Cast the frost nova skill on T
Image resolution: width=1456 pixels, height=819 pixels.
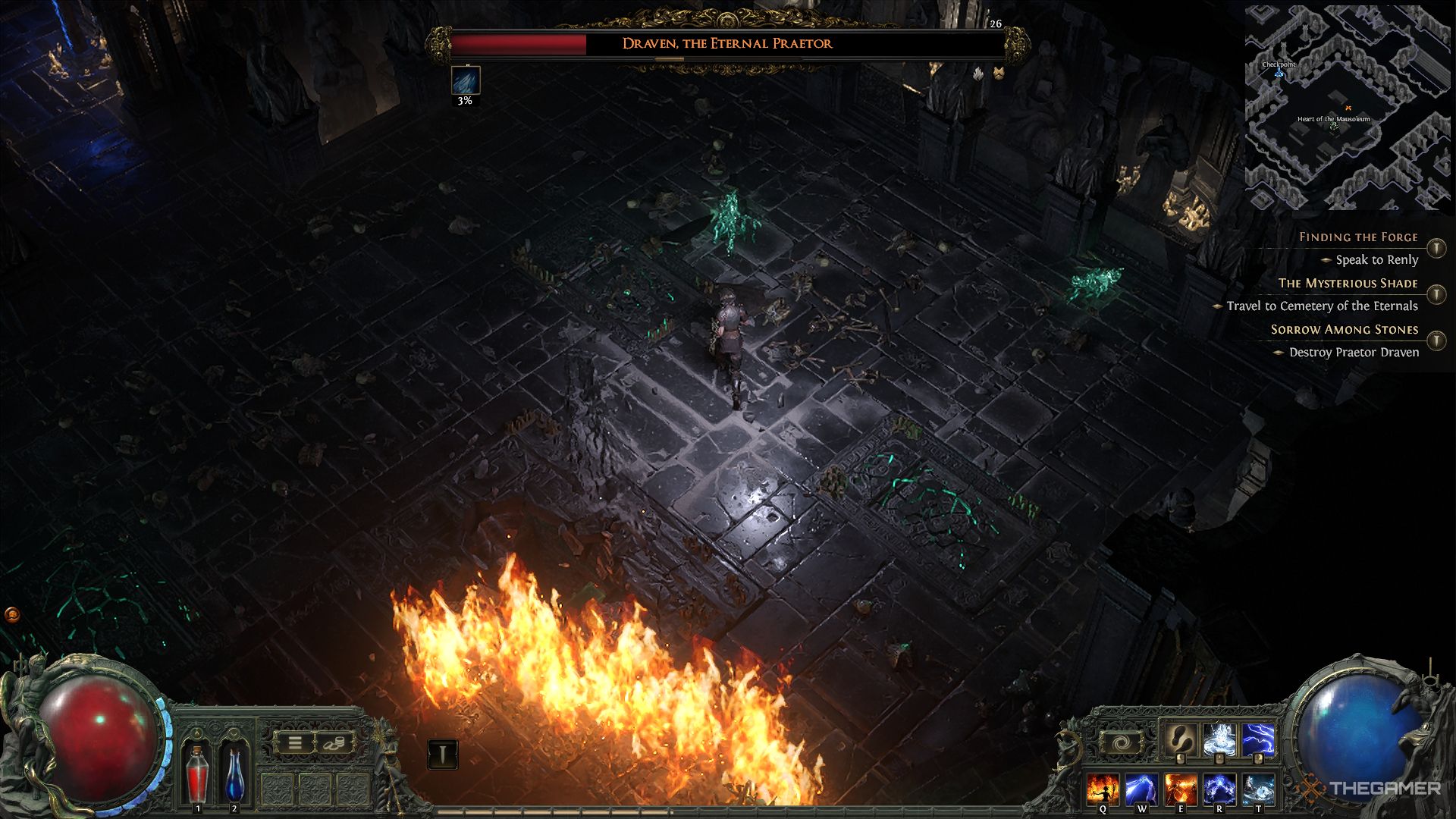click(1257, 789)
